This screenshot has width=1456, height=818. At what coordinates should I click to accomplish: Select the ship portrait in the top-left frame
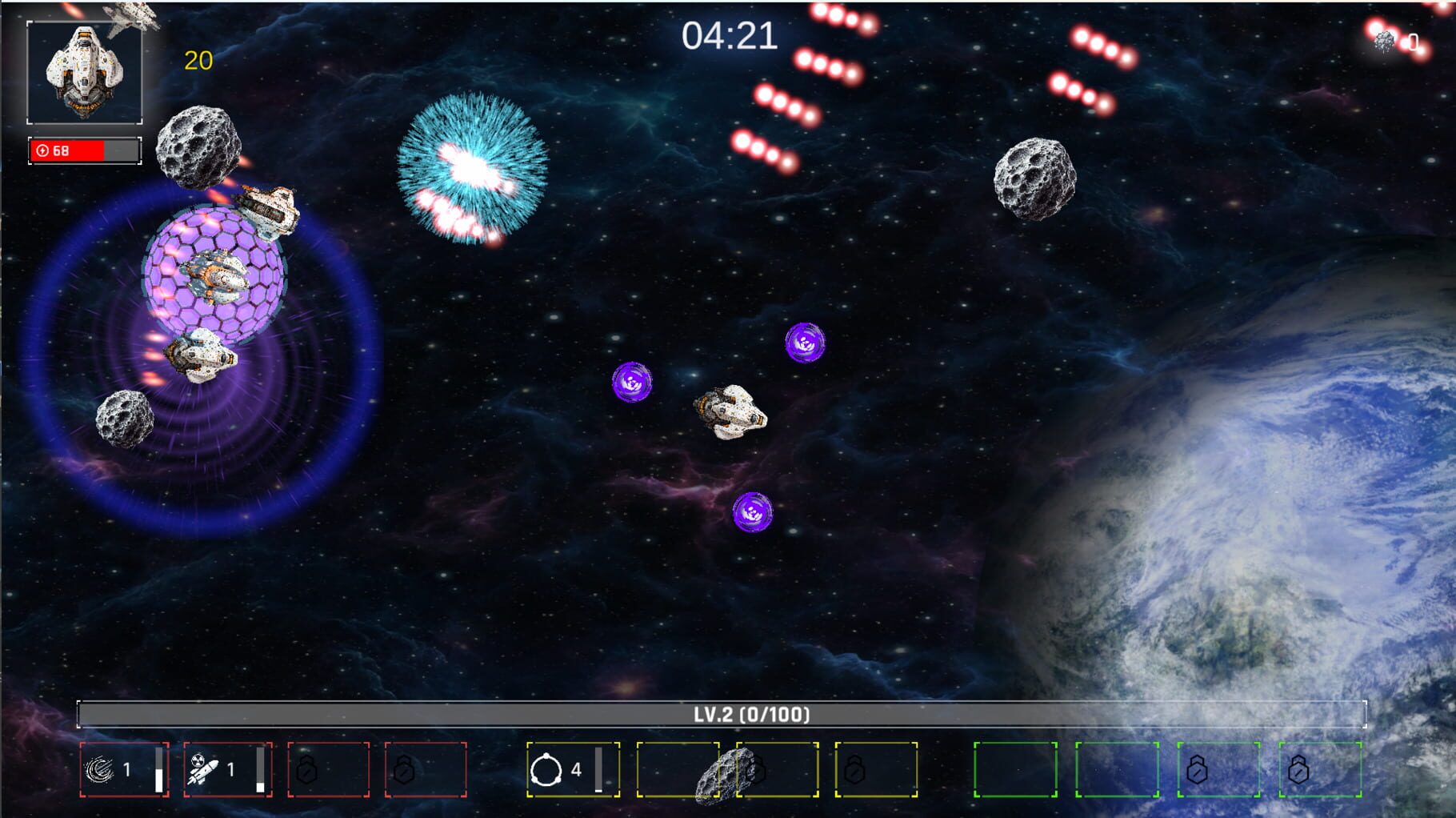click(x=85, y=70)
